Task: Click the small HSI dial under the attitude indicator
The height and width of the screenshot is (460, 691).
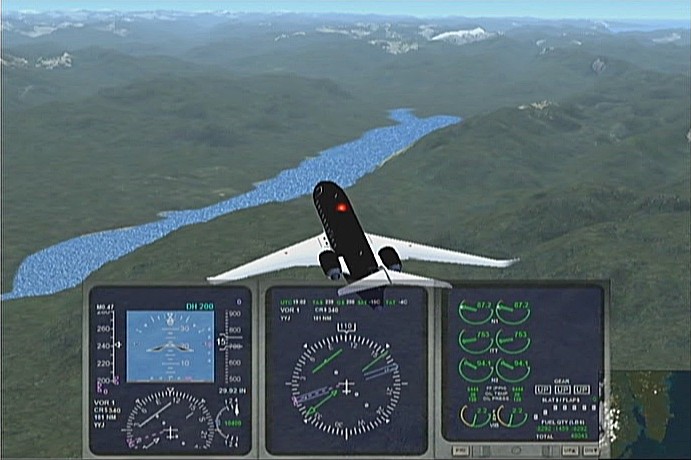Action: point(169,419)
